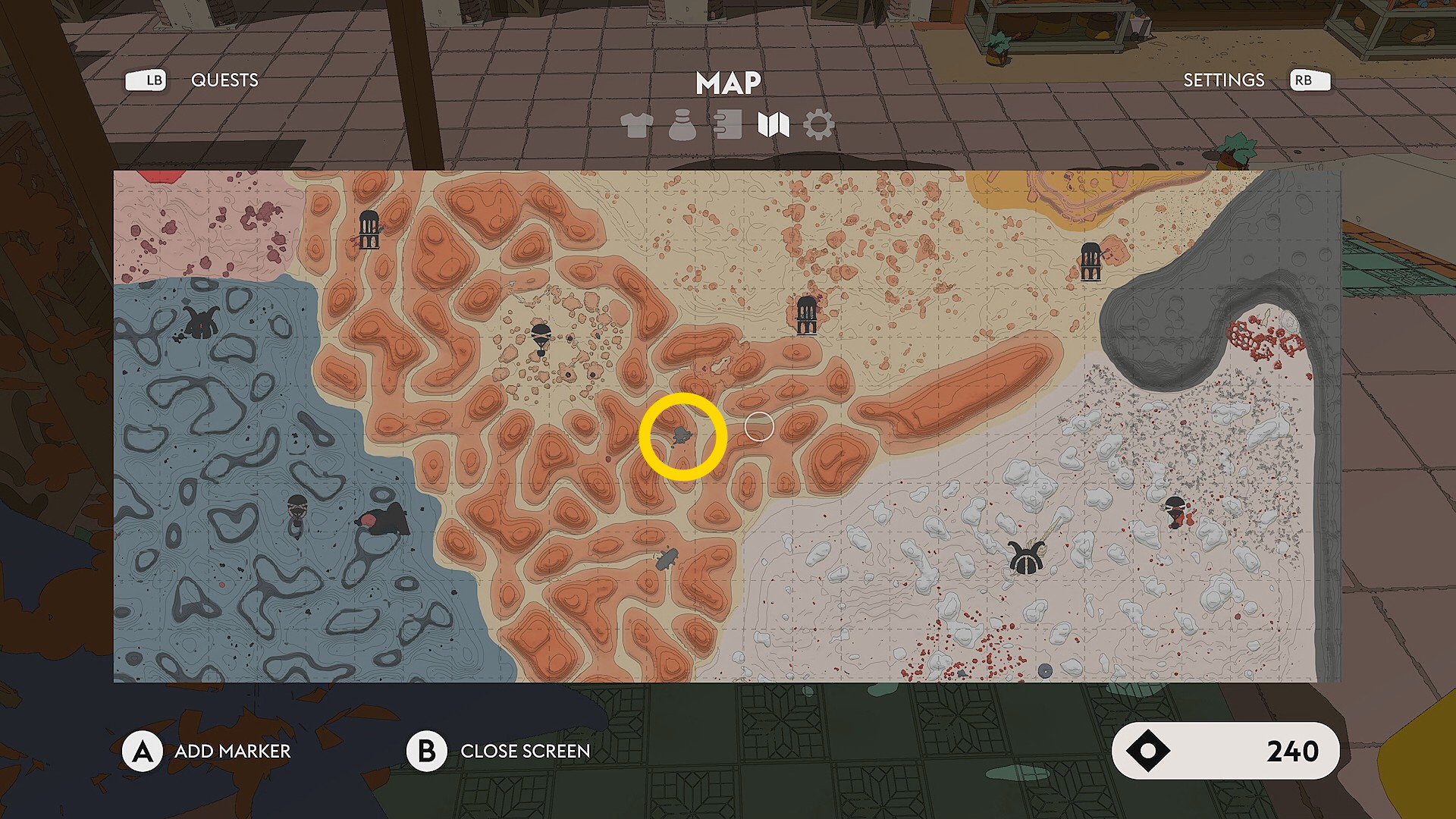Go to the Settings screen label
This screenshot has width=1456, height=819.
coord(1223,80)
